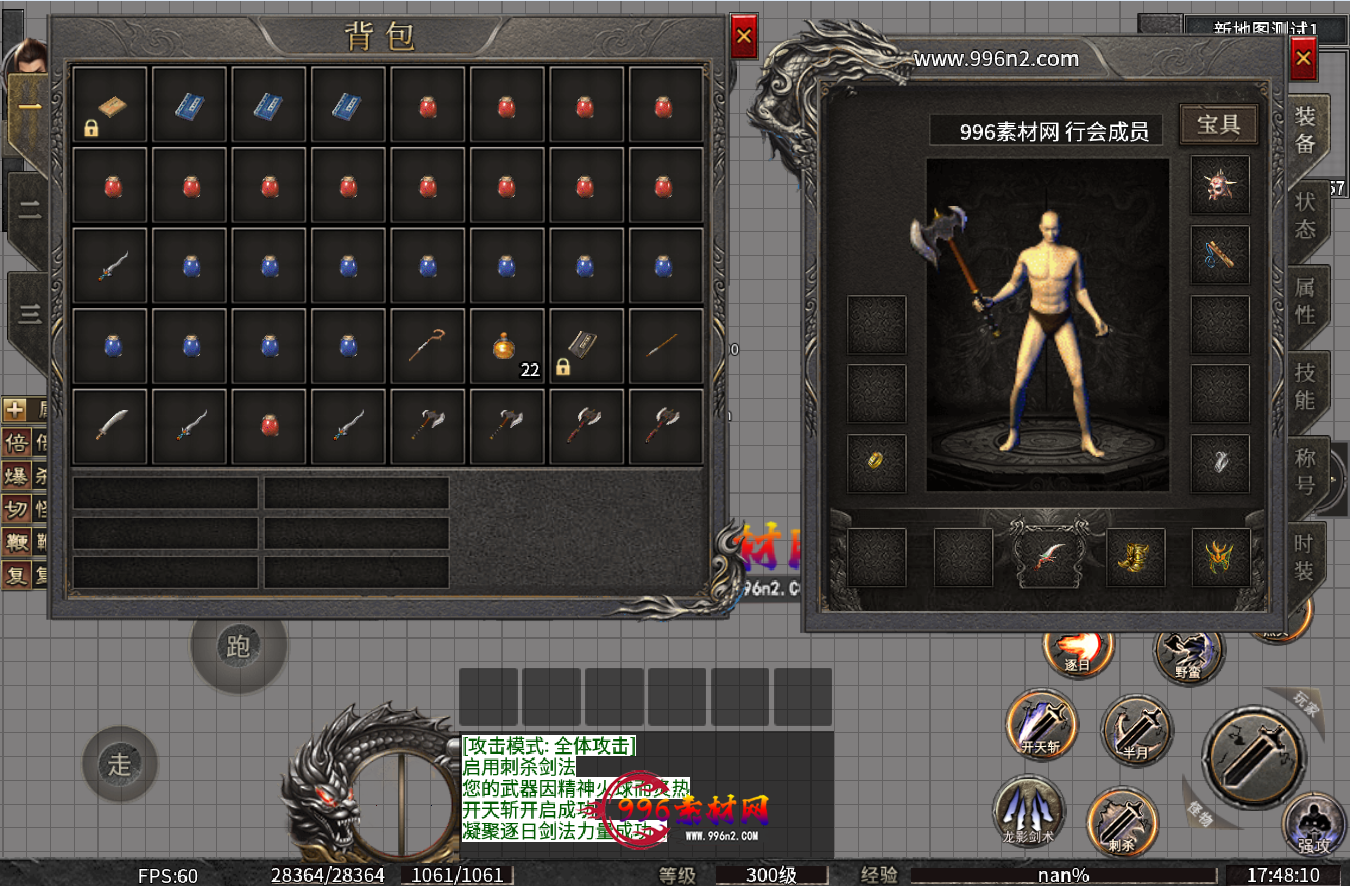Toggle the 跑 run button
This screenshot has width=1350, height=886.
point(238,647)
